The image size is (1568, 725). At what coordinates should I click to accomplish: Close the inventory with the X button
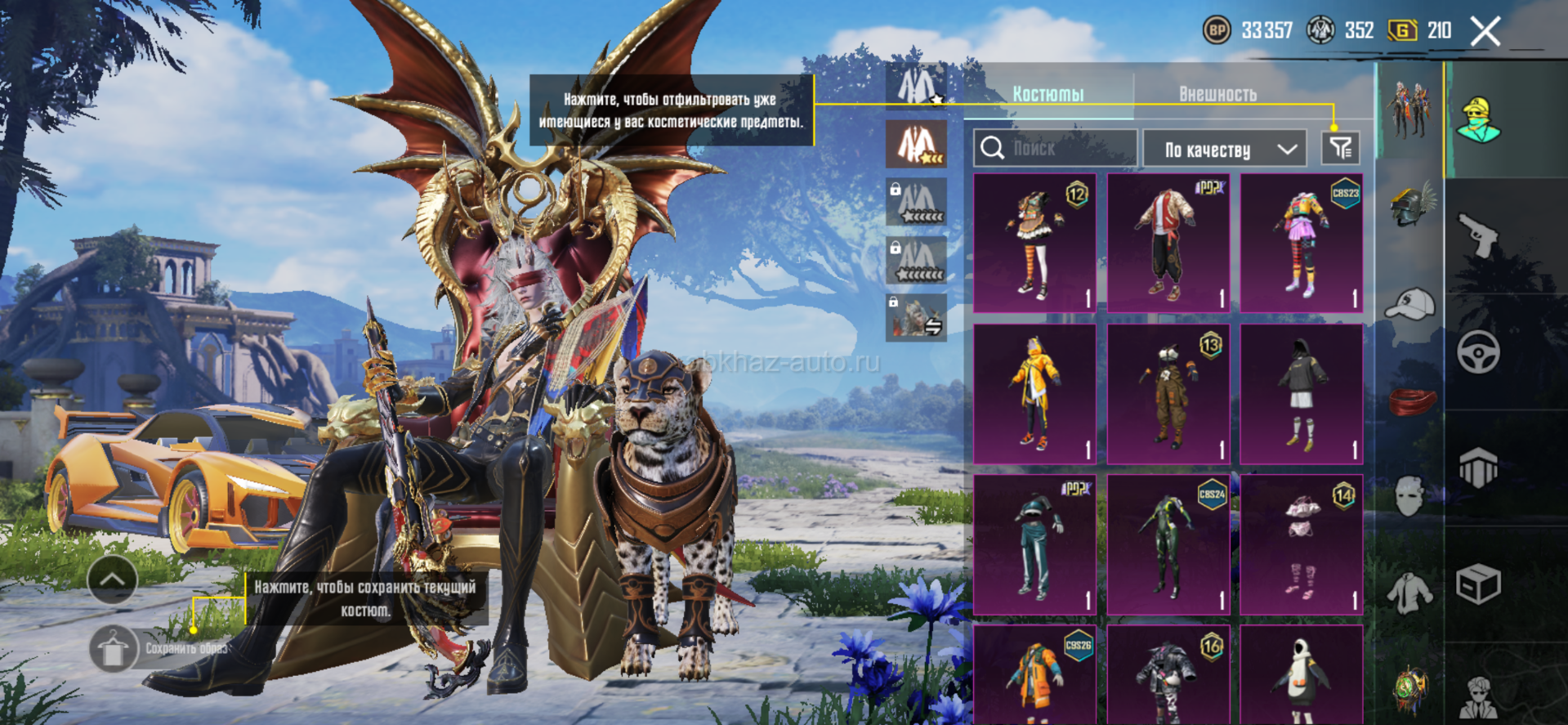click(1485, 32)
